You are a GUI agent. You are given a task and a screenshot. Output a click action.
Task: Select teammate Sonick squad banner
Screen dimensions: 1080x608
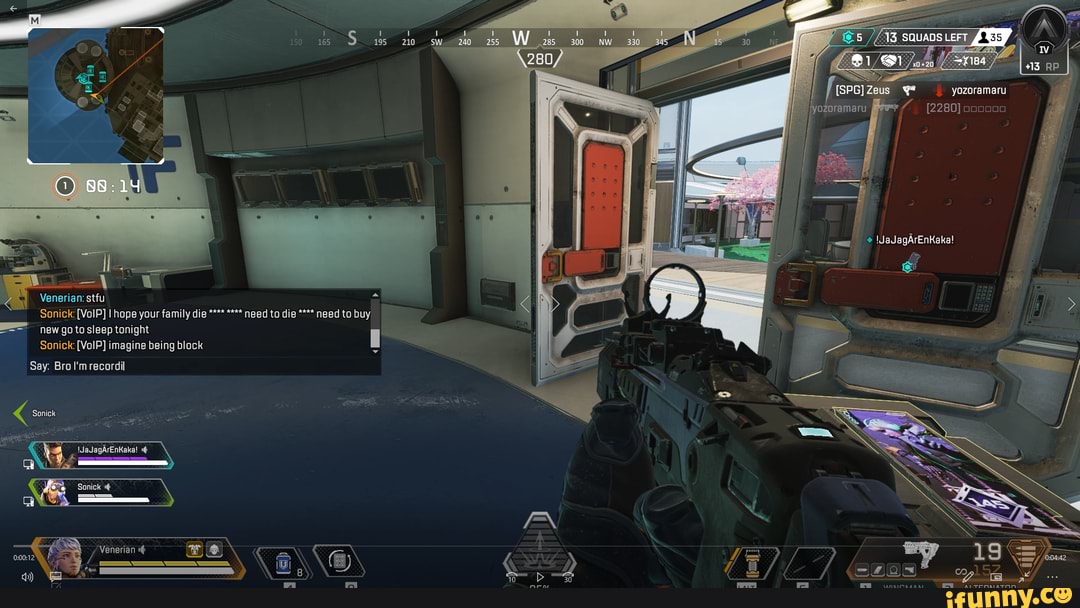point(101,492)
